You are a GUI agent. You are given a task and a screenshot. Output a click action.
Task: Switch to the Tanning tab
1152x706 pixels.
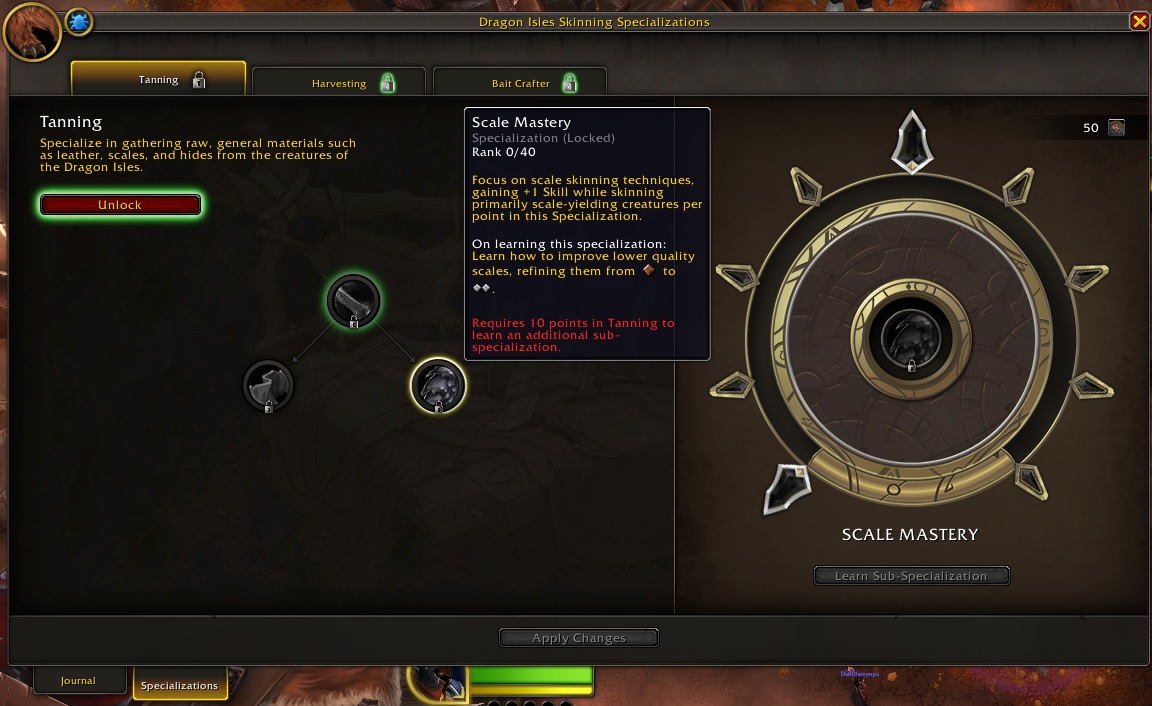coord(158,80)
